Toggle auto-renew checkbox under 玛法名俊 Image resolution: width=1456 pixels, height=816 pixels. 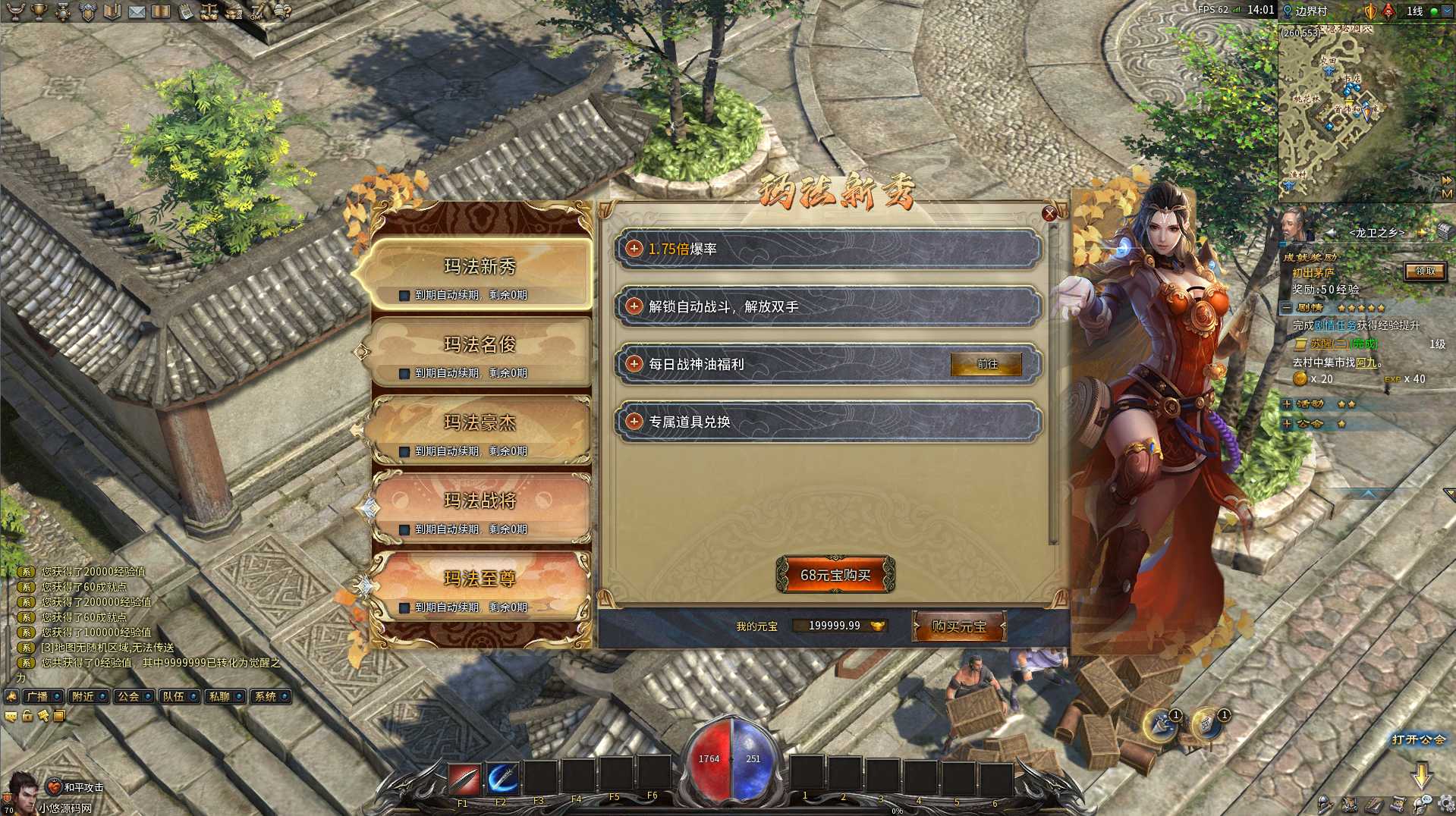(x=404, y=374)
